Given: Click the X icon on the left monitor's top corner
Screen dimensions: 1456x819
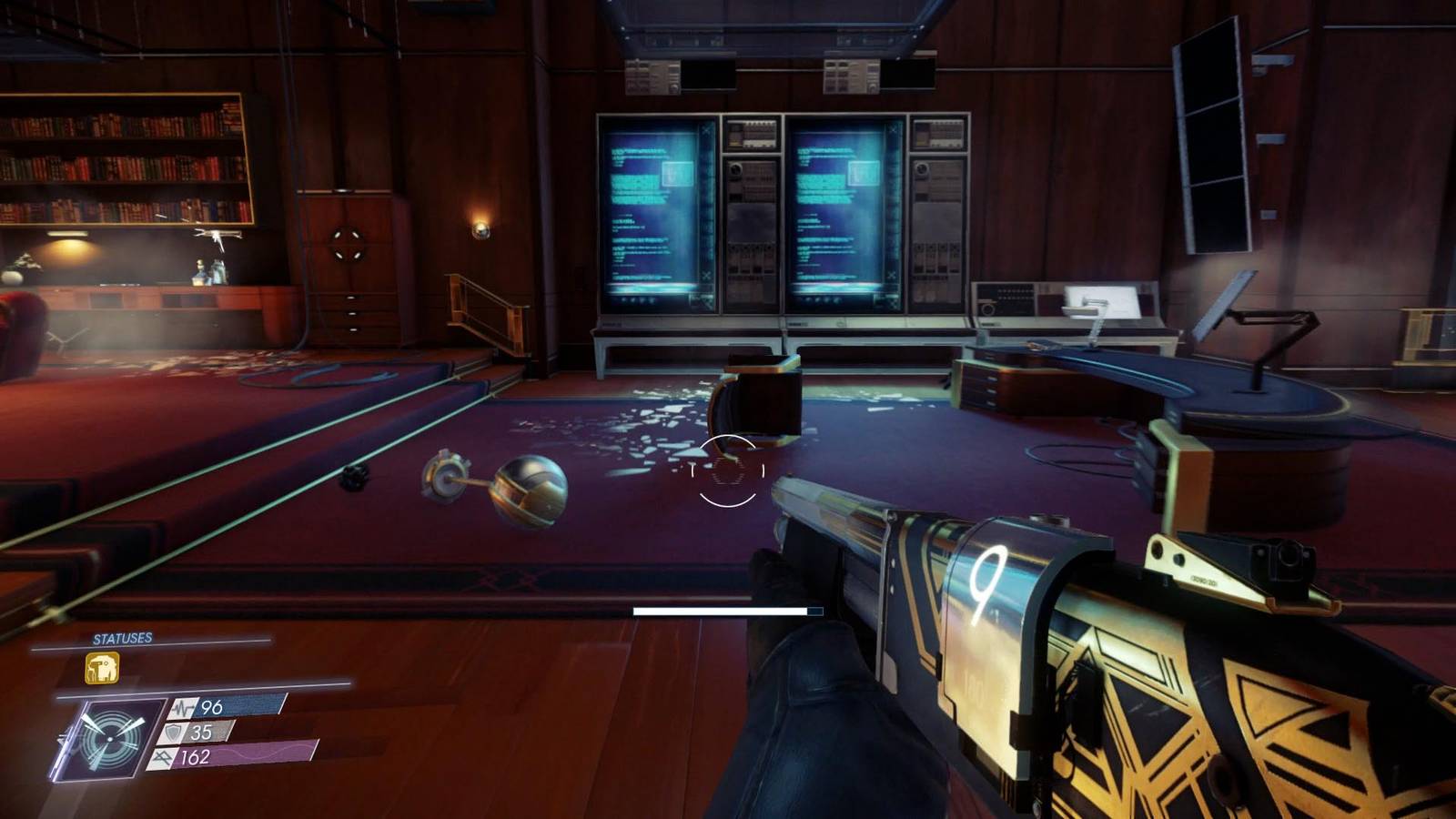Looking at the screenshot, I should 706,131.
